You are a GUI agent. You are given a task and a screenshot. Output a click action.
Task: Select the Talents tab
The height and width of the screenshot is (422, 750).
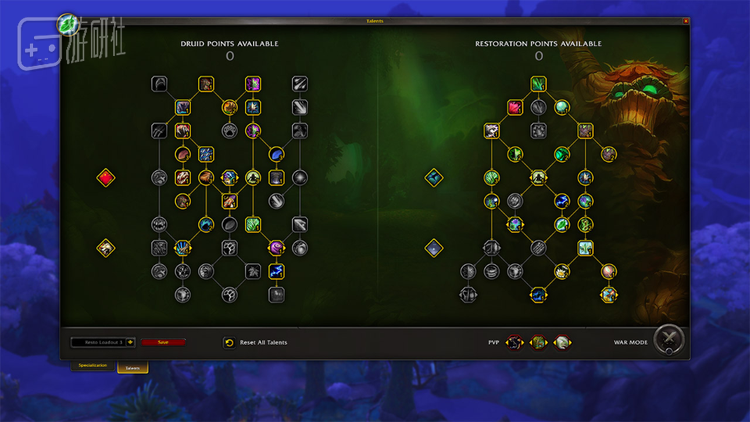coord(132,367)
